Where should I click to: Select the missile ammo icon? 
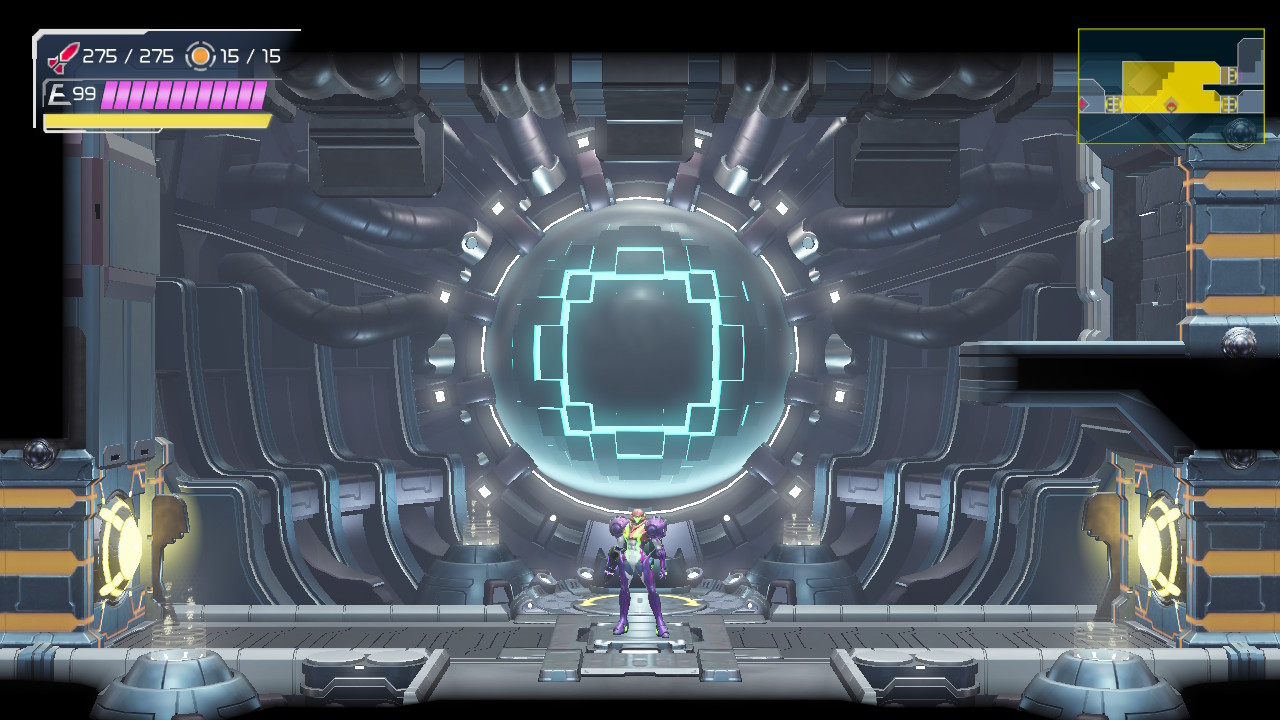[x=63, y=56]
